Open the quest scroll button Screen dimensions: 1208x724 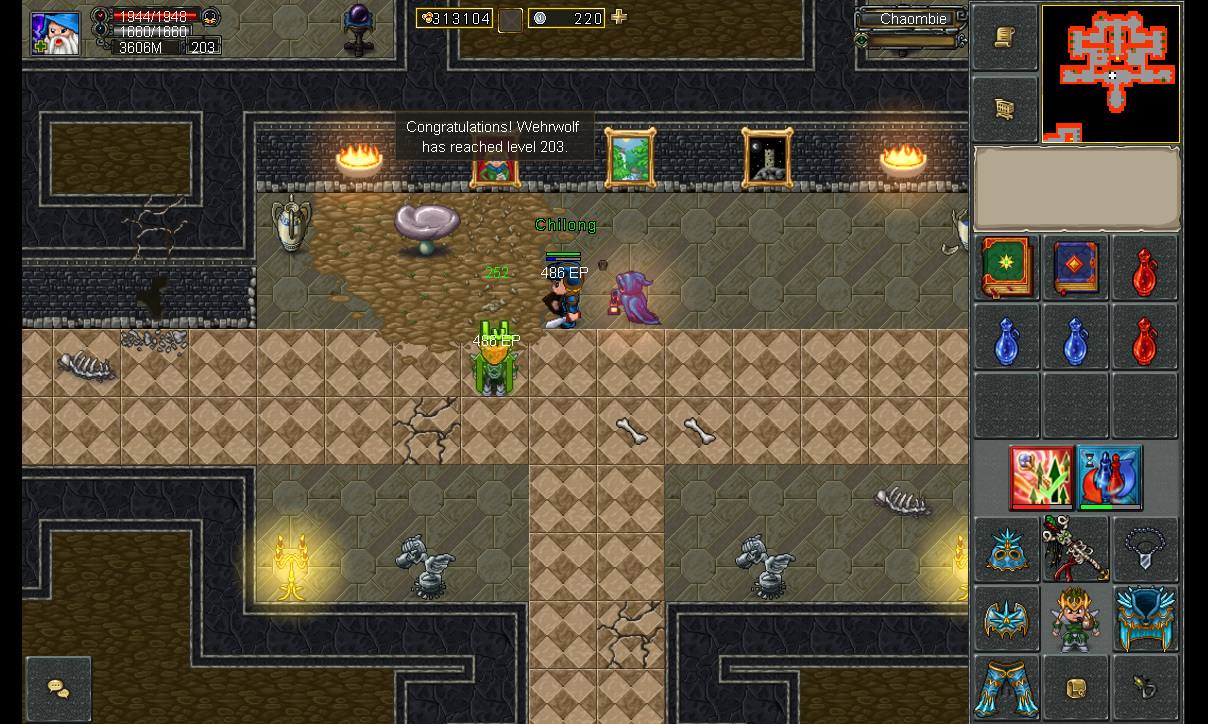pyautogui.click(x=1004, y=38)
